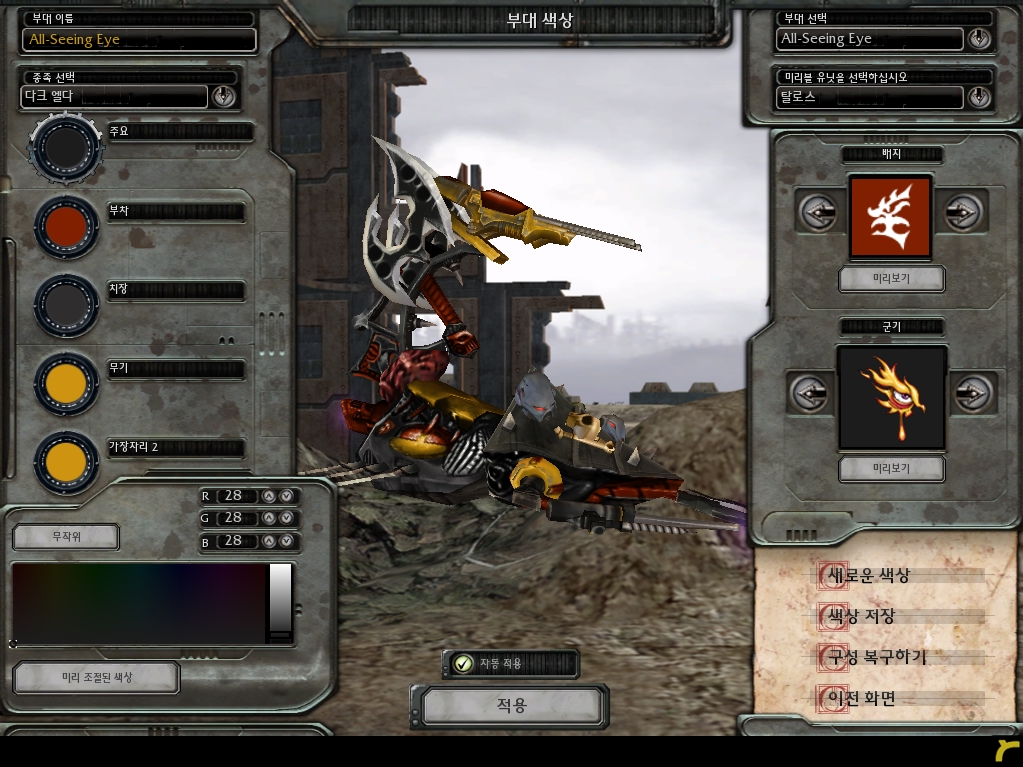
Task: Click 미리보기 under the badge
Action: 891,278
